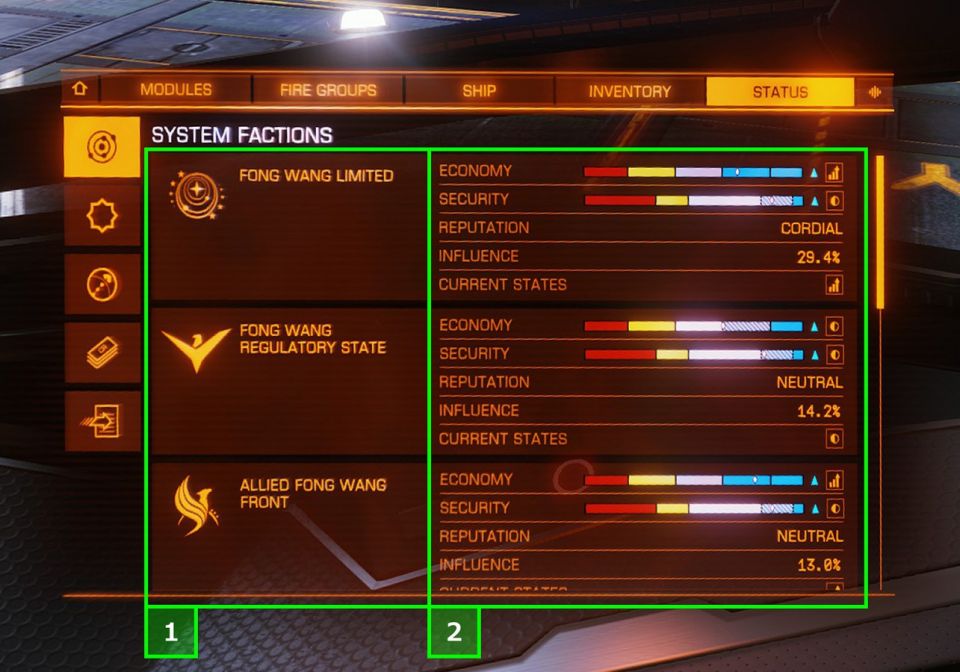This screenshot has width=960, height=672.
Task: Open the Fire Groups tab
Action: click(328, 90)
